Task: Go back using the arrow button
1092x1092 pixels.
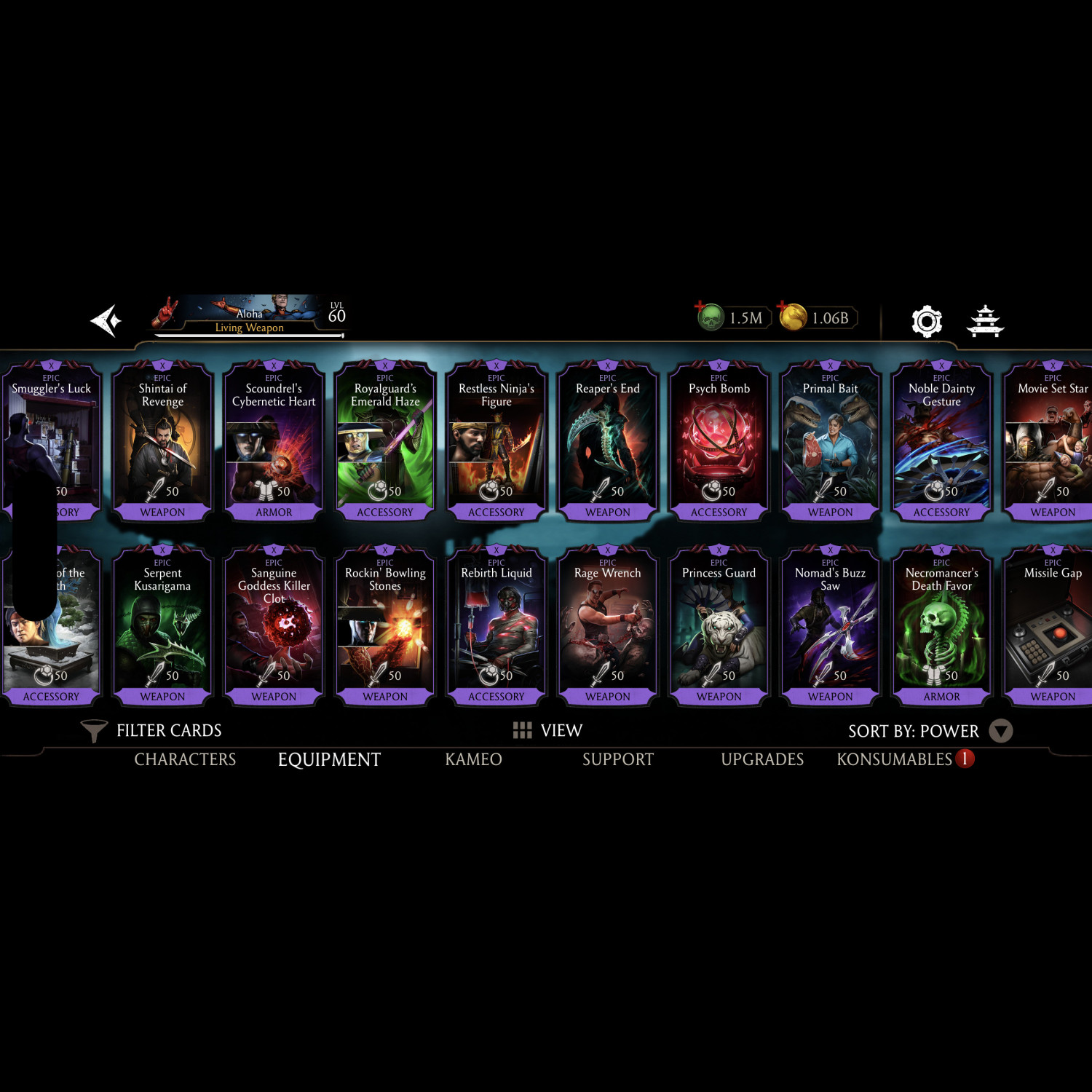Action: (x=106, y=320)
